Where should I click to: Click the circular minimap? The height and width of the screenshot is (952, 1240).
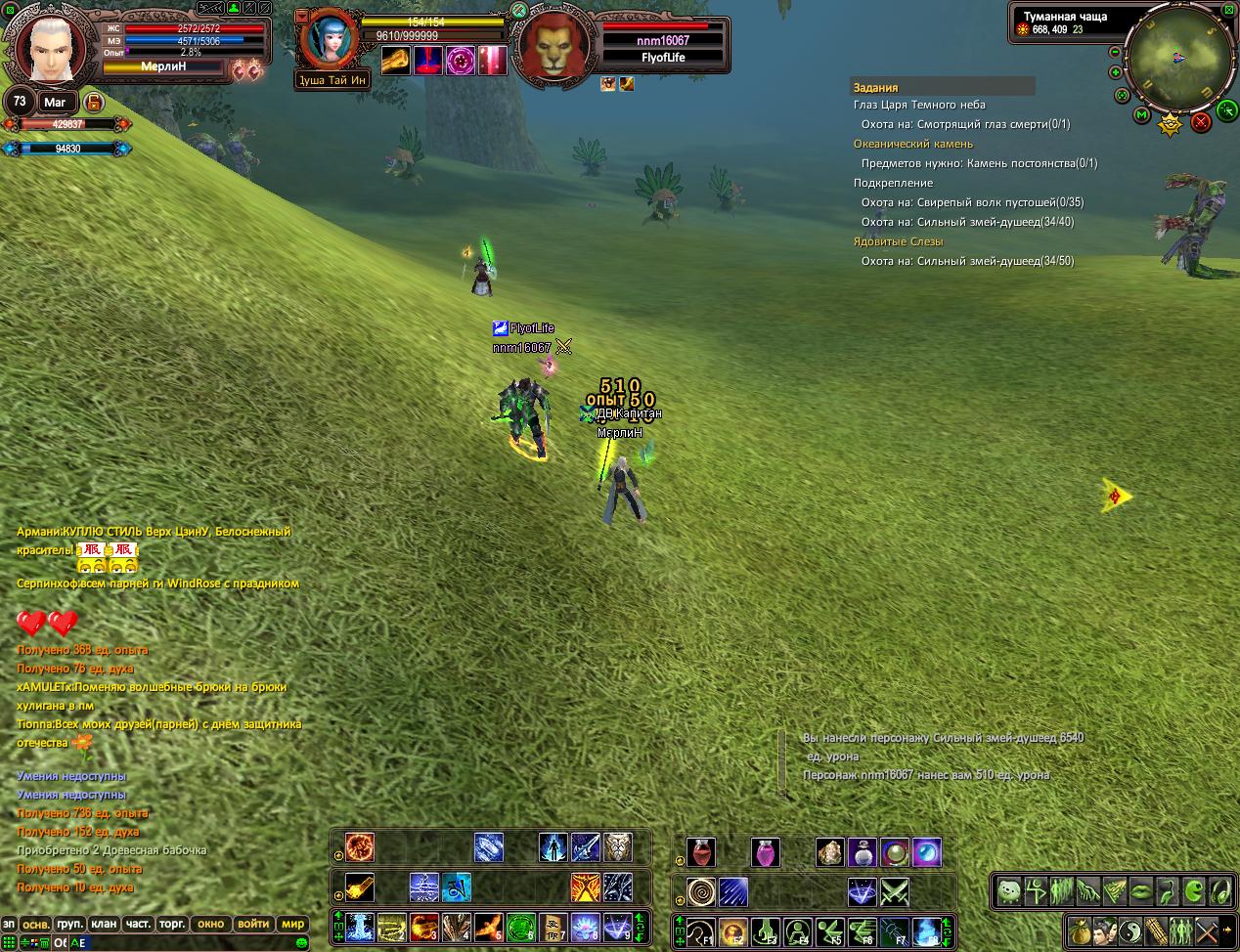point(1177,57)
